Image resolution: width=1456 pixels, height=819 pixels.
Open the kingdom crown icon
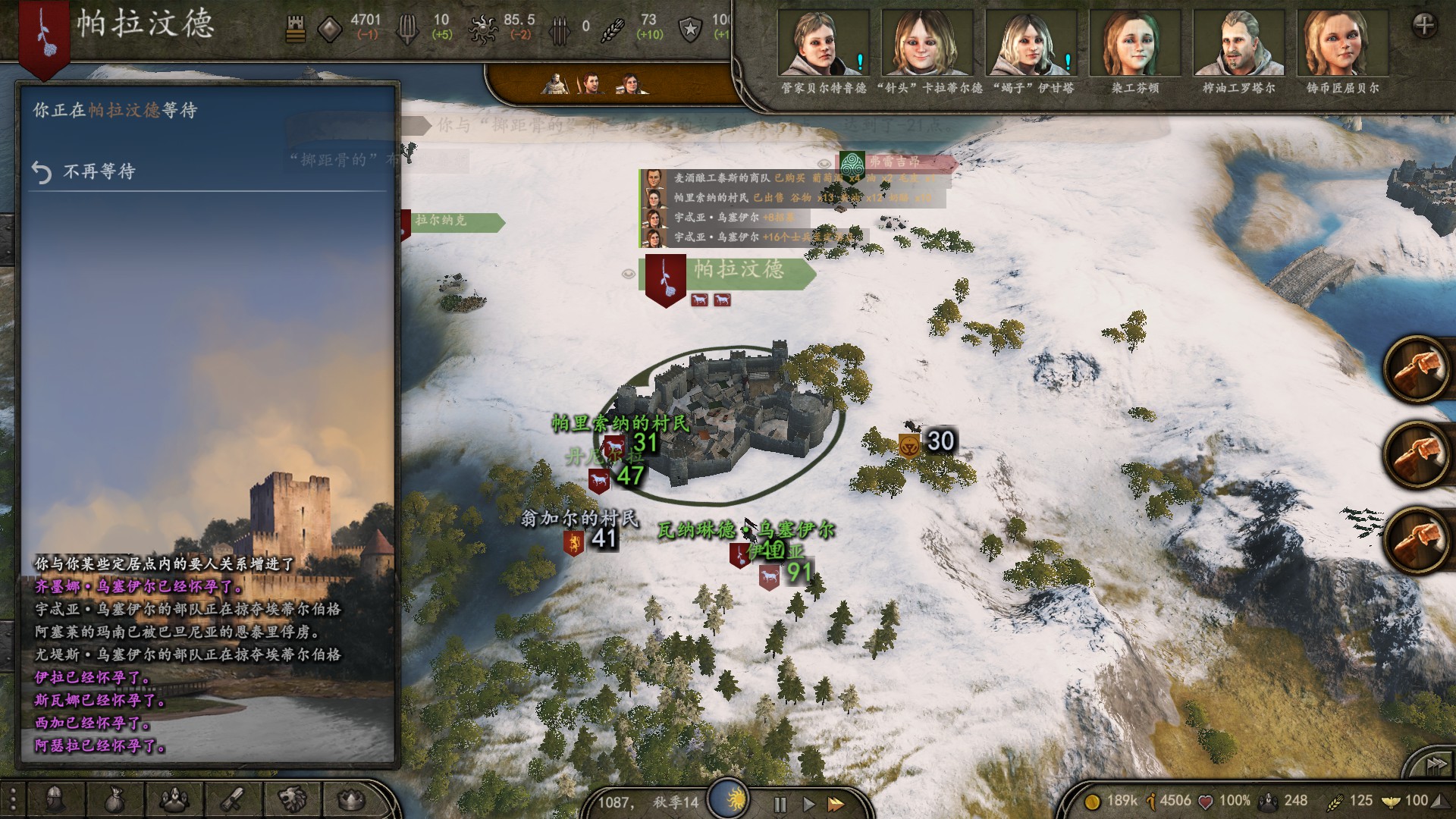pos(351,799)
